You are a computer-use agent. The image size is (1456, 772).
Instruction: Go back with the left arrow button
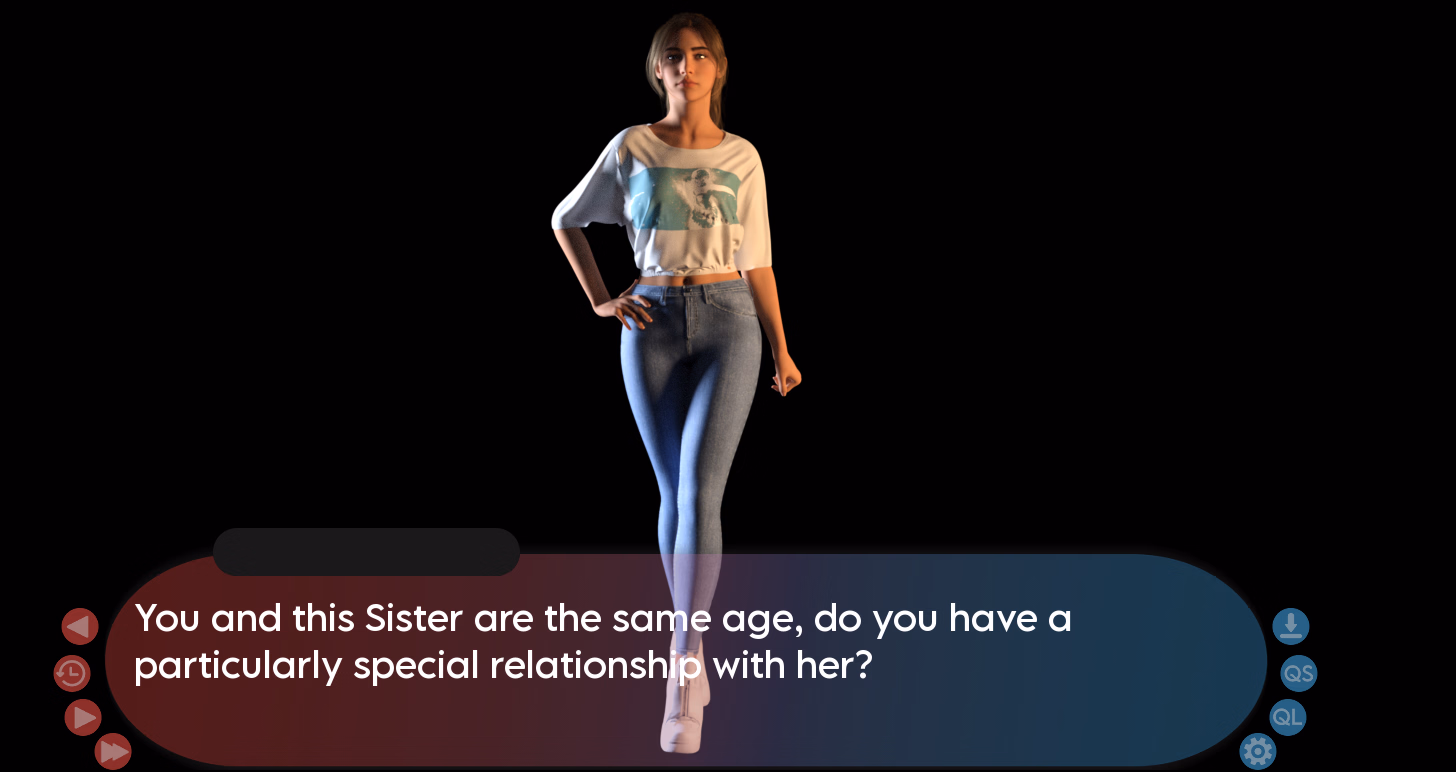click(x=80, y=627)
